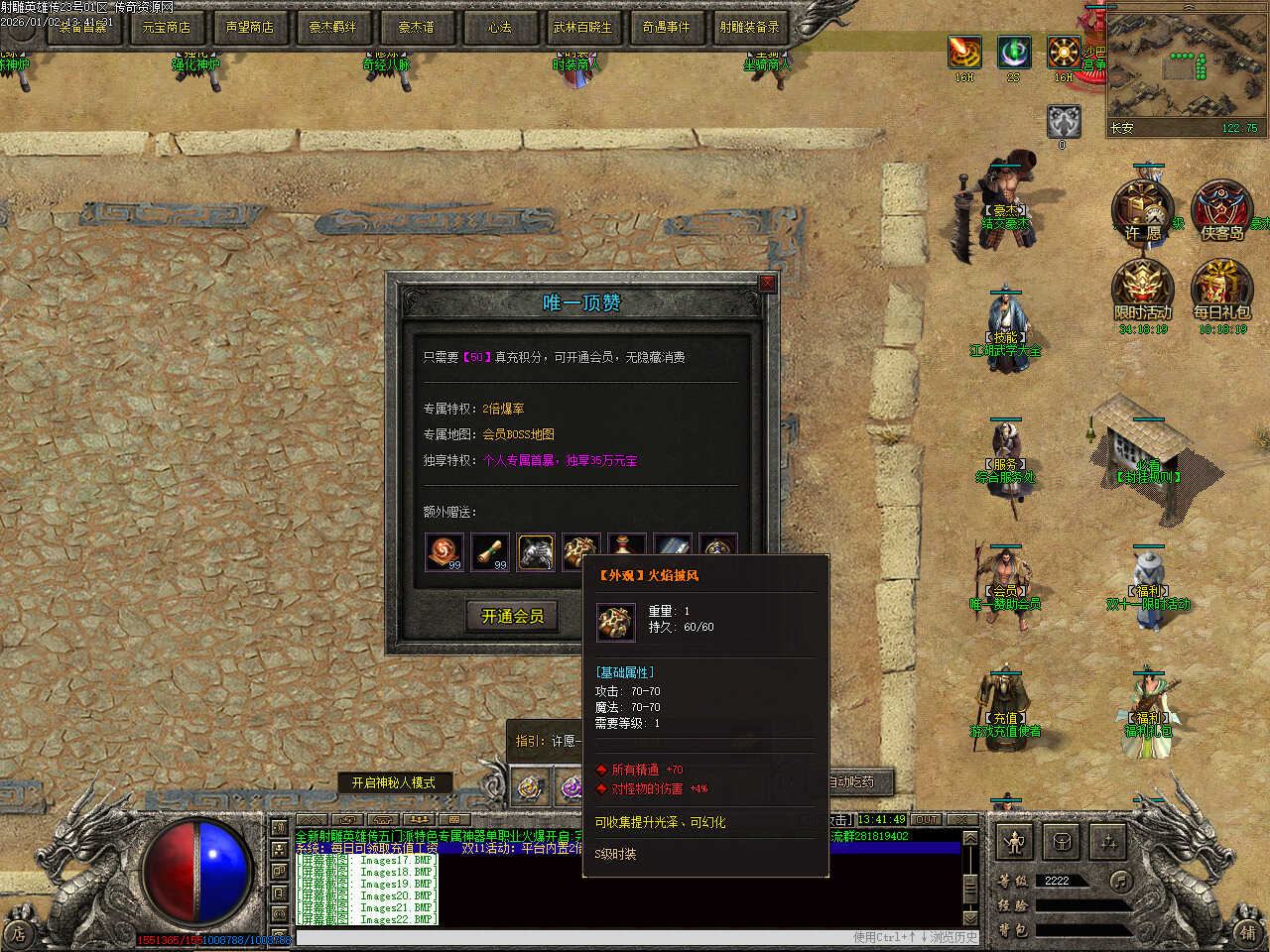Close the 唯一顶赞 dialog window

tap(767, 284)
